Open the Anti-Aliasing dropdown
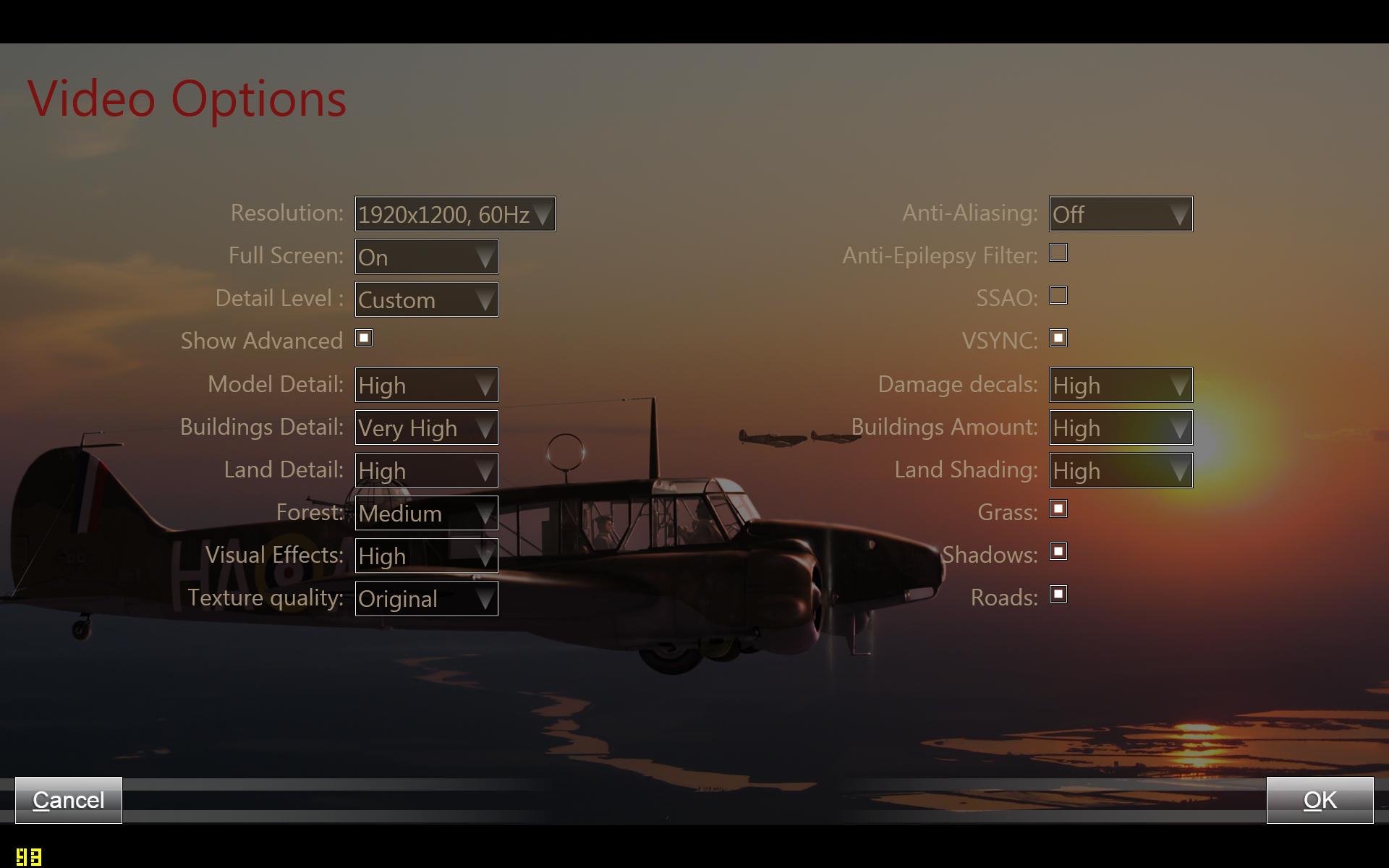Viewport: 1389px width, 868px height. (1121, 214)
